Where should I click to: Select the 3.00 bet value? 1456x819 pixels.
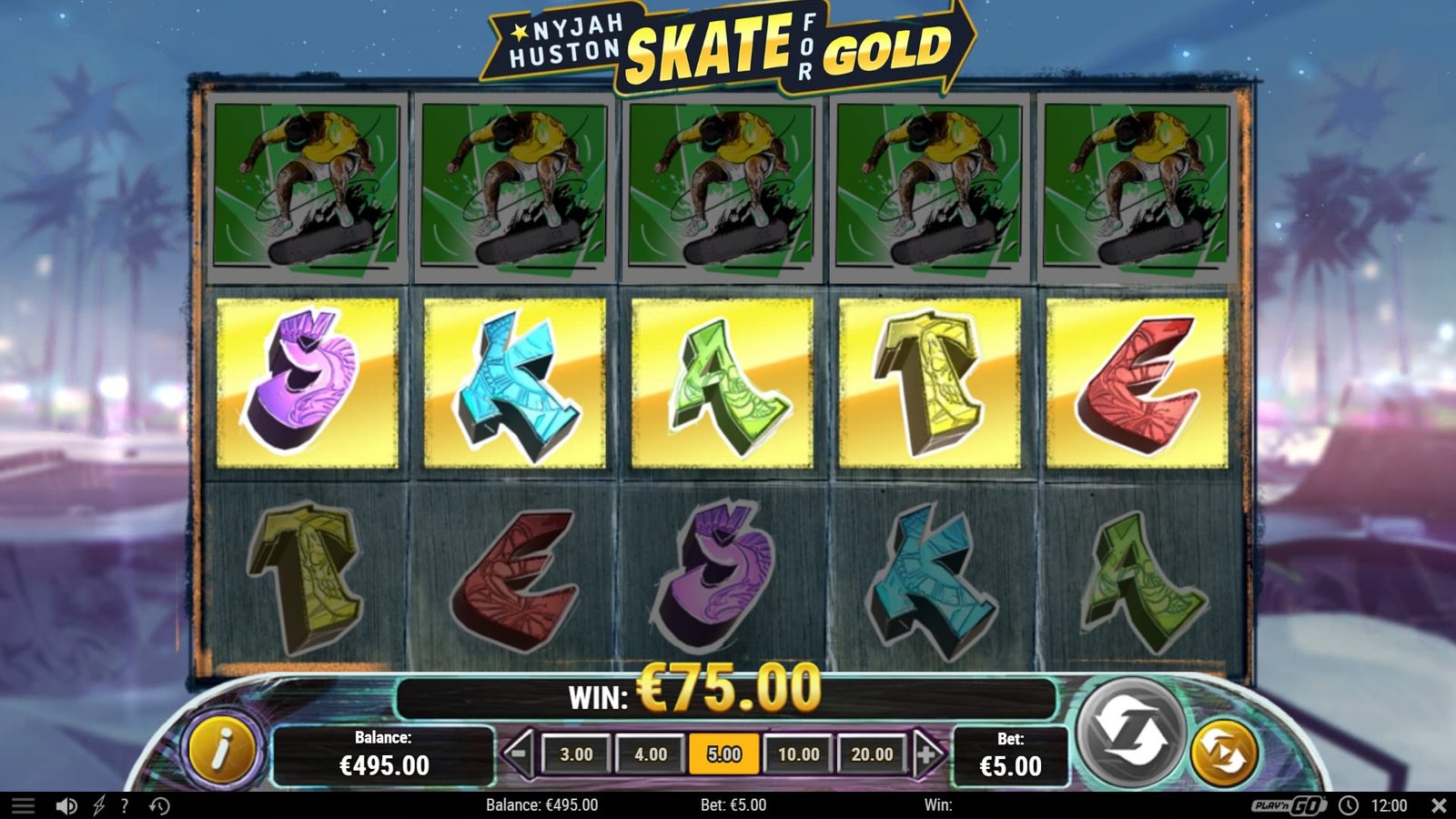(576, 754)
